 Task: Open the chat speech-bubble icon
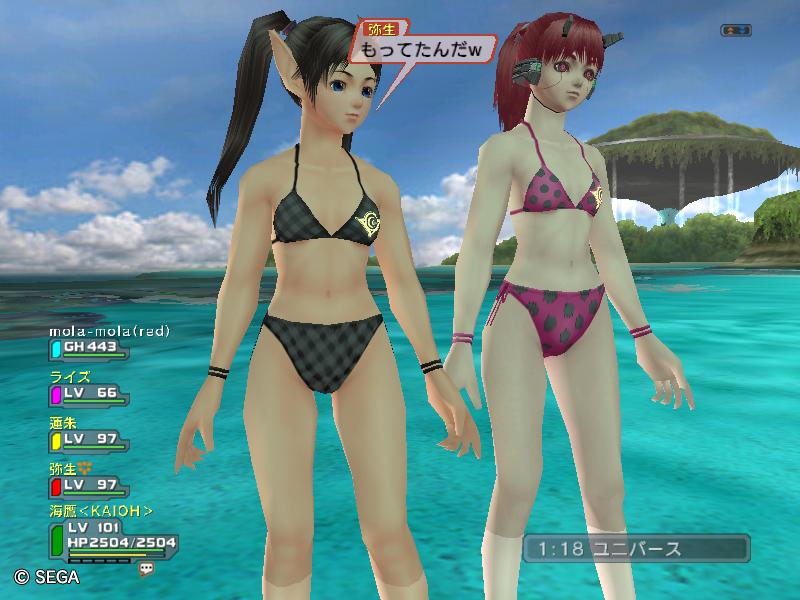tap(148, 568)
